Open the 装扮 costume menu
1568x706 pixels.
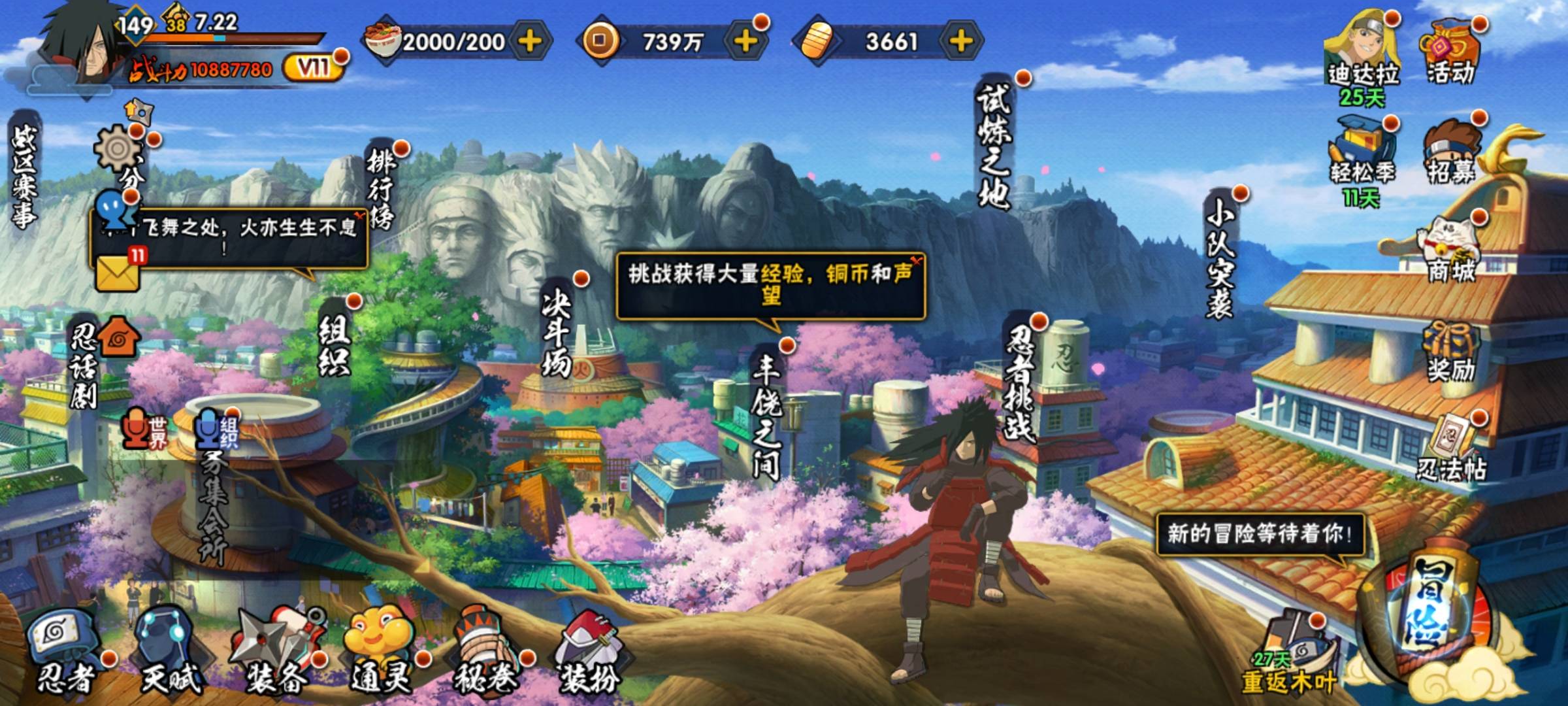click(x=588, y=654)
